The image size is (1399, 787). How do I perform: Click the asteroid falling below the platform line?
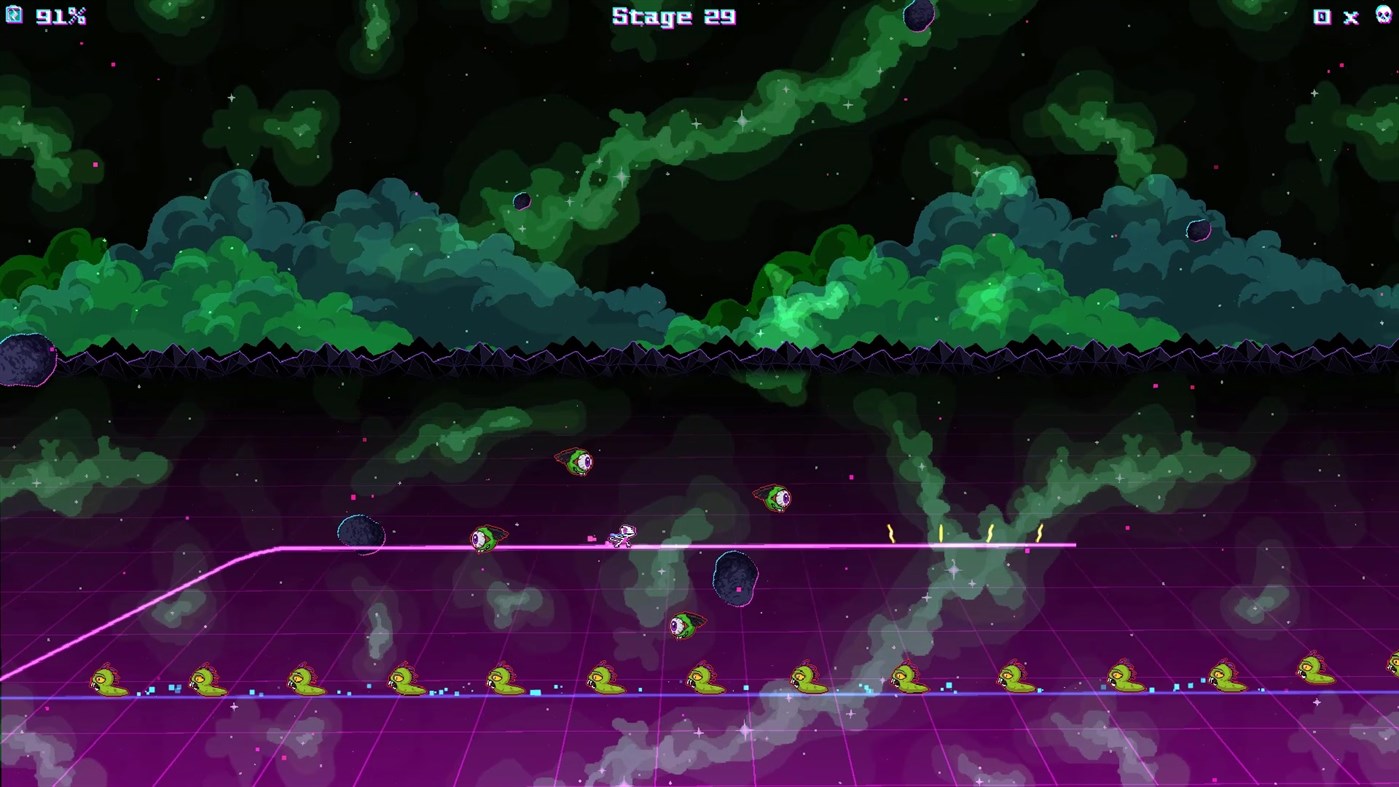pyautogui.click(x=734, y=577)
